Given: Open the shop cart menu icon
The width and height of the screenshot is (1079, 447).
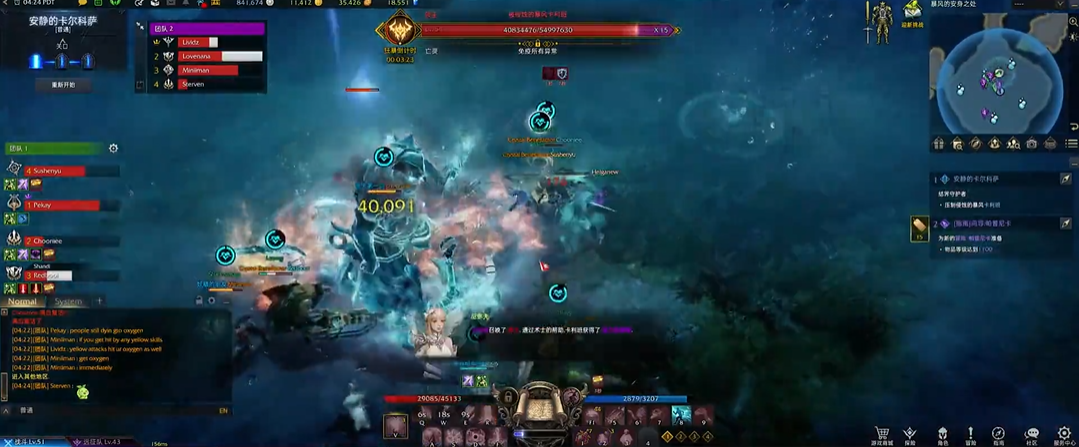Looking at the screenshot, I should coord(881,433).
